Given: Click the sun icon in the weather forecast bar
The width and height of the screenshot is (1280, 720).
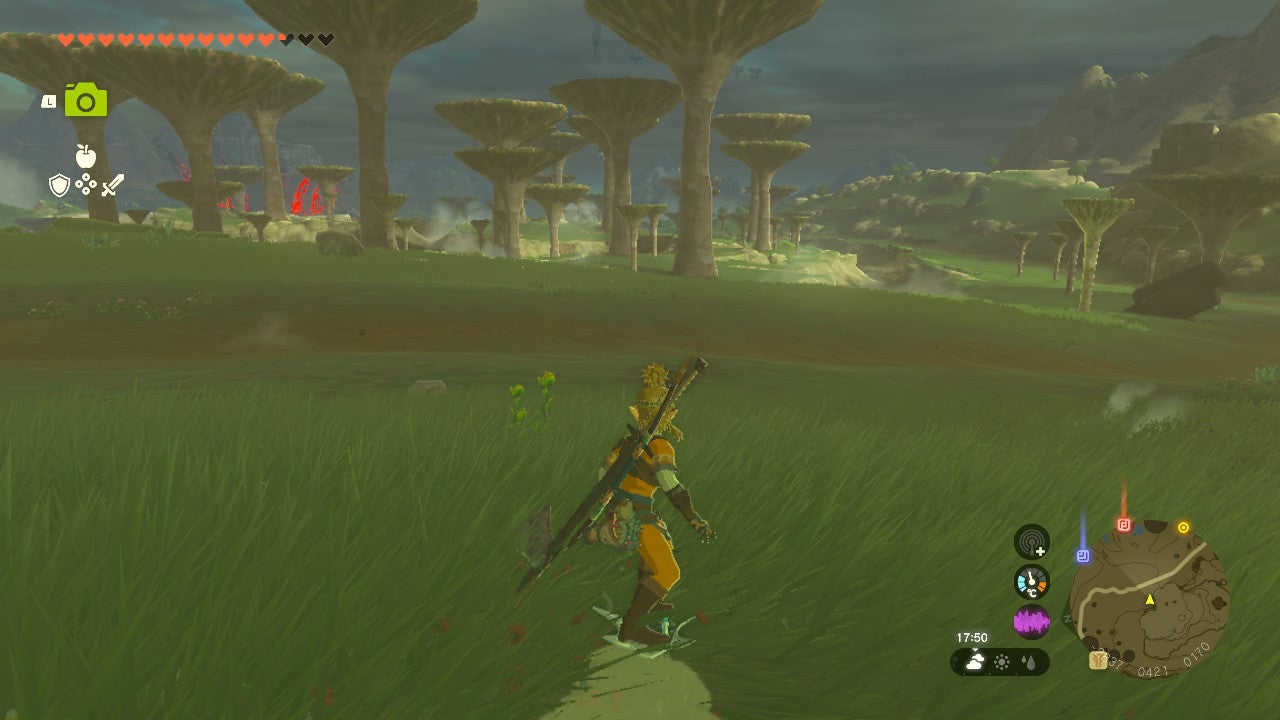Looking at the screenshot, I should [1002, 662].
